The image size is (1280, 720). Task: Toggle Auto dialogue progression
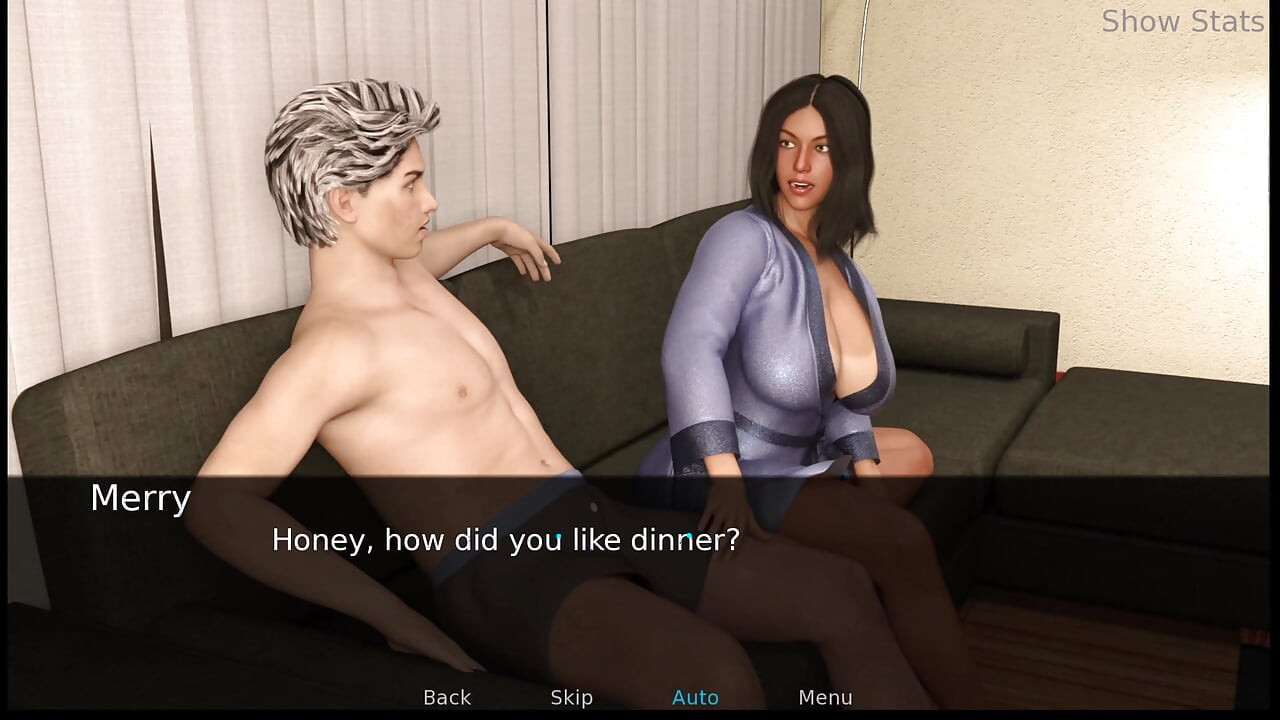click(696, 697)
